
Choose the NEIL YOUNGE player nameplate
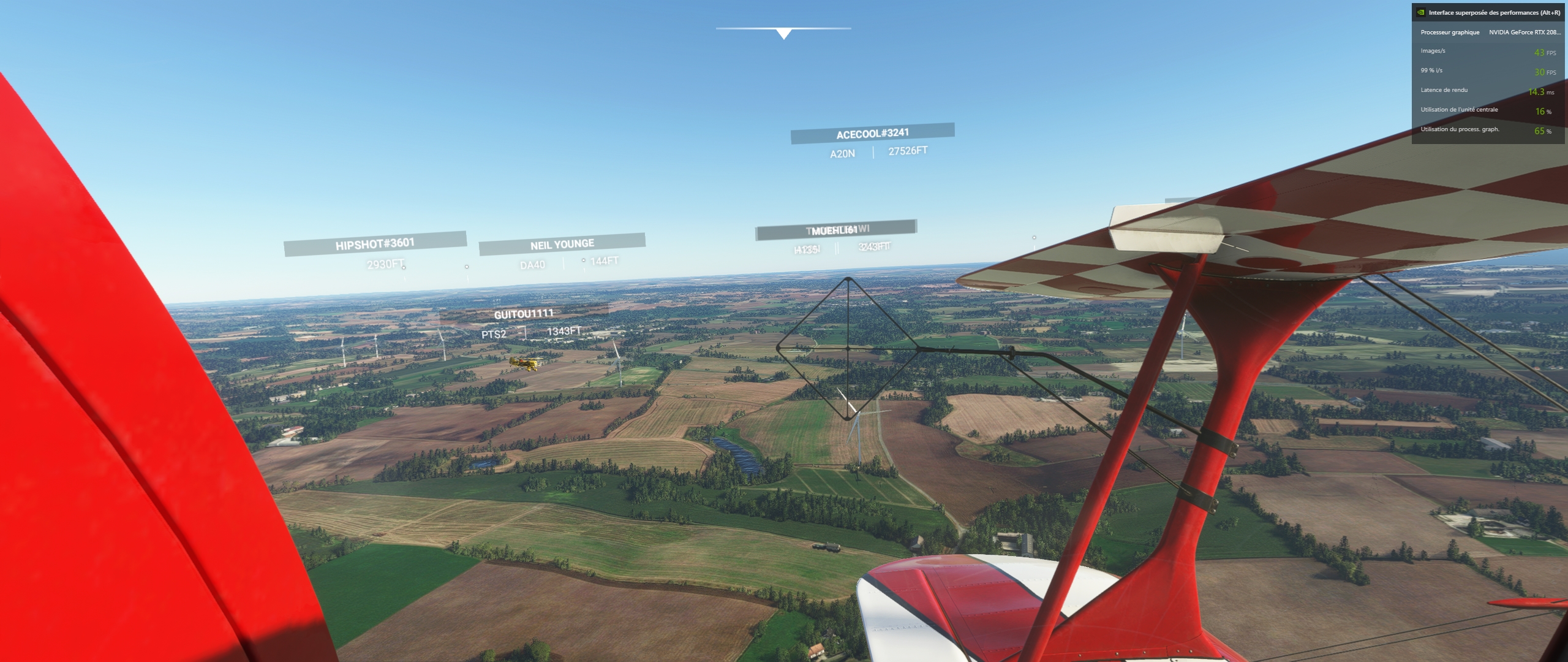tap(562, 244)
